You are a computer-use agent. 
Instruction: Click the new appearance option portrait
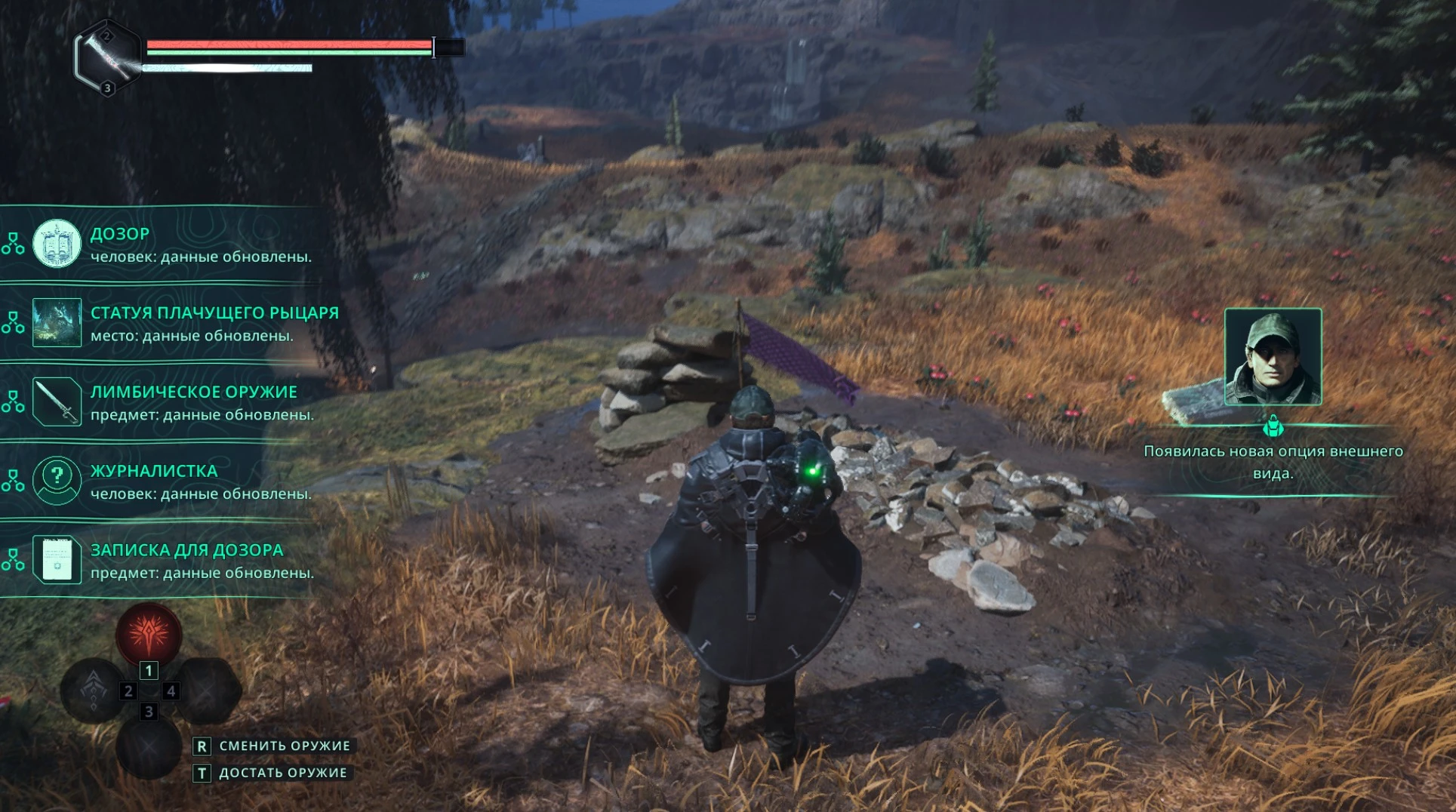pos(1273,357)
